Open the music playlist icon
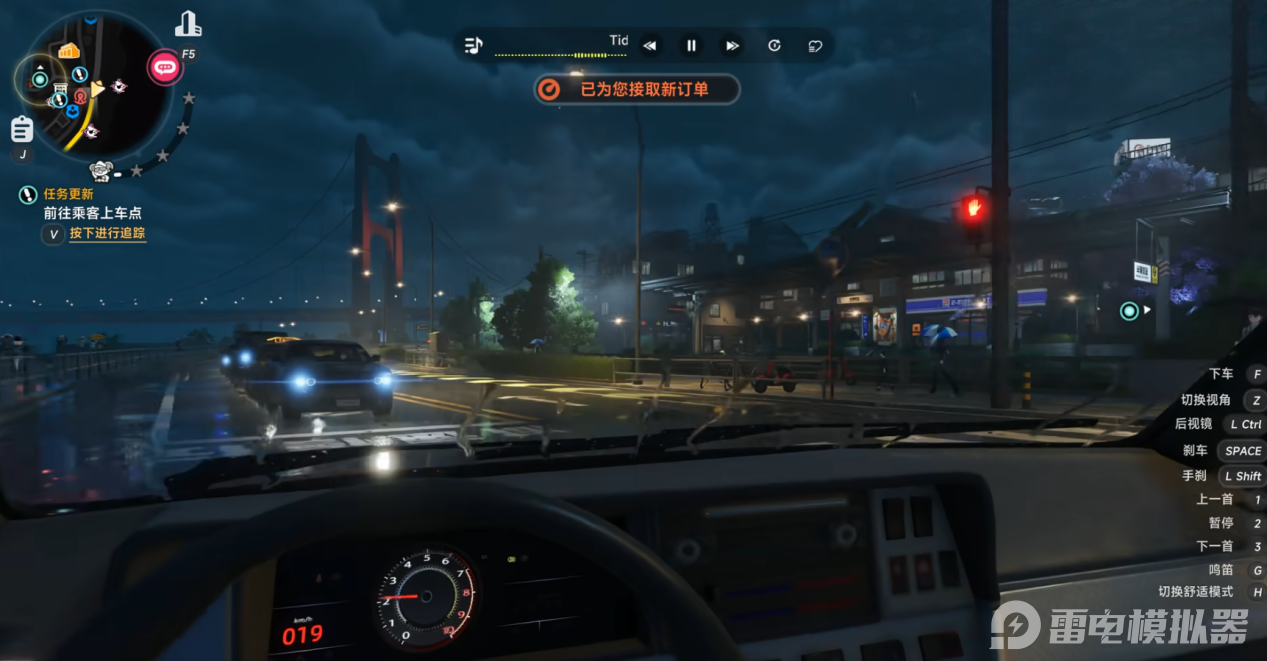 474,45
